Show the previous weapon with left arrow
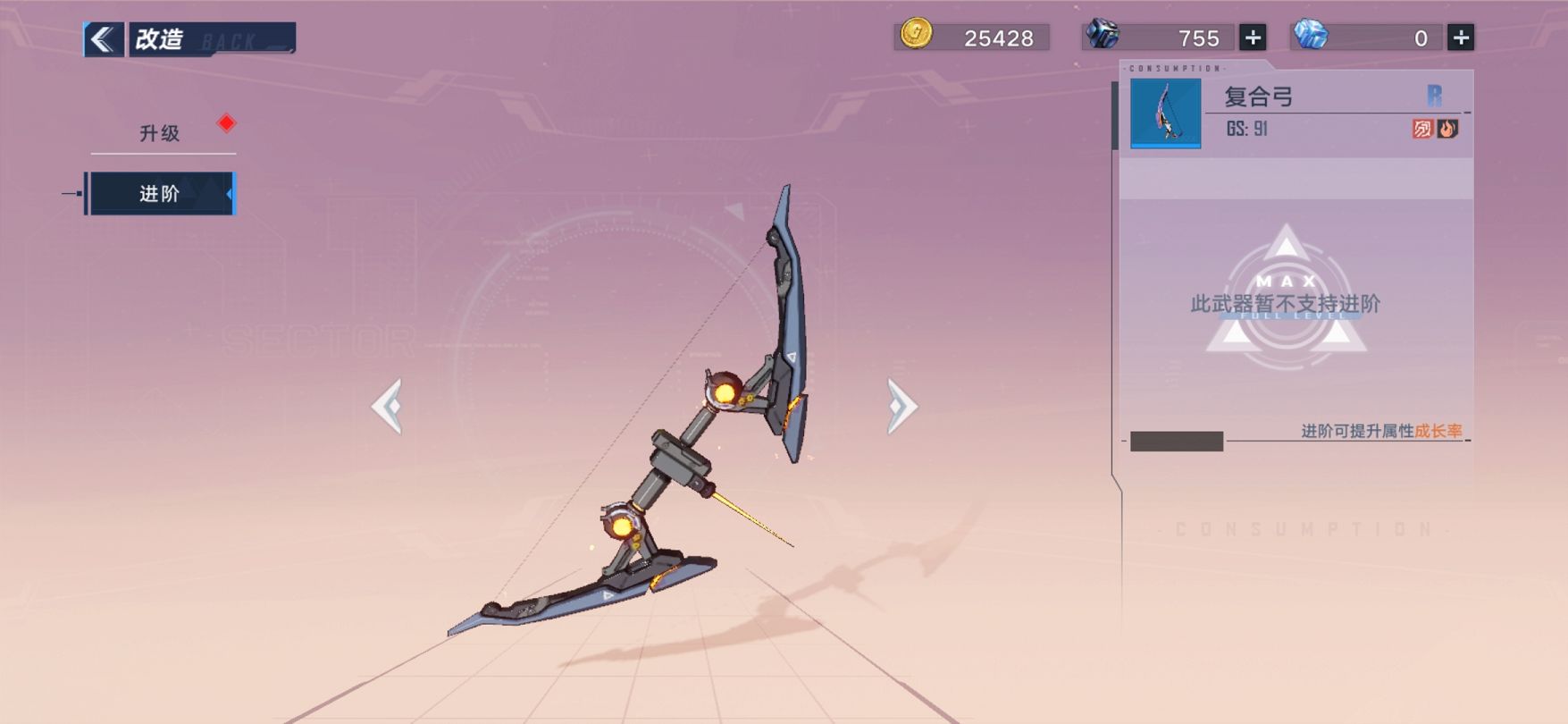1568x724 pixels. 388,407
